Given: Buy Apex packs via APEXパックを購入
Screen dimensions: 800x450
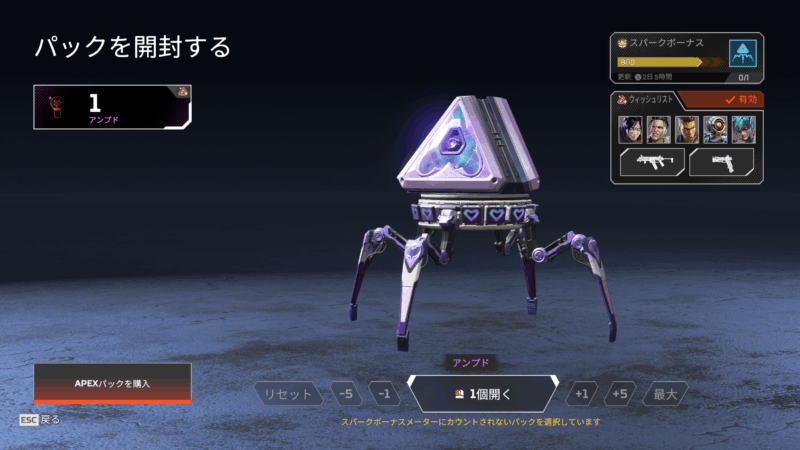Looking at the screenshot, I should pos(112,383).
